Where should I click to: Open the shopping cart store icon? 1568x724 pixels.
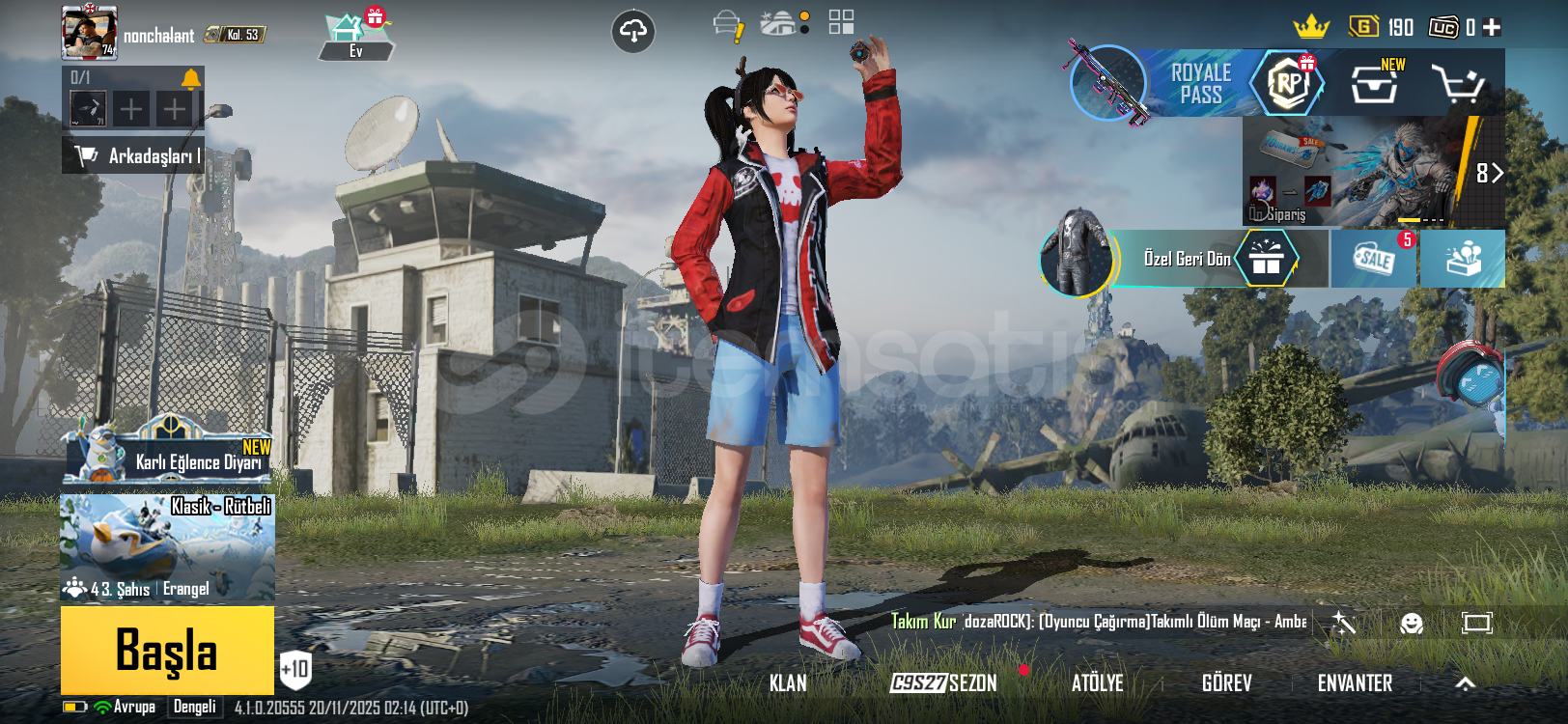click(x=1458, y=85)
